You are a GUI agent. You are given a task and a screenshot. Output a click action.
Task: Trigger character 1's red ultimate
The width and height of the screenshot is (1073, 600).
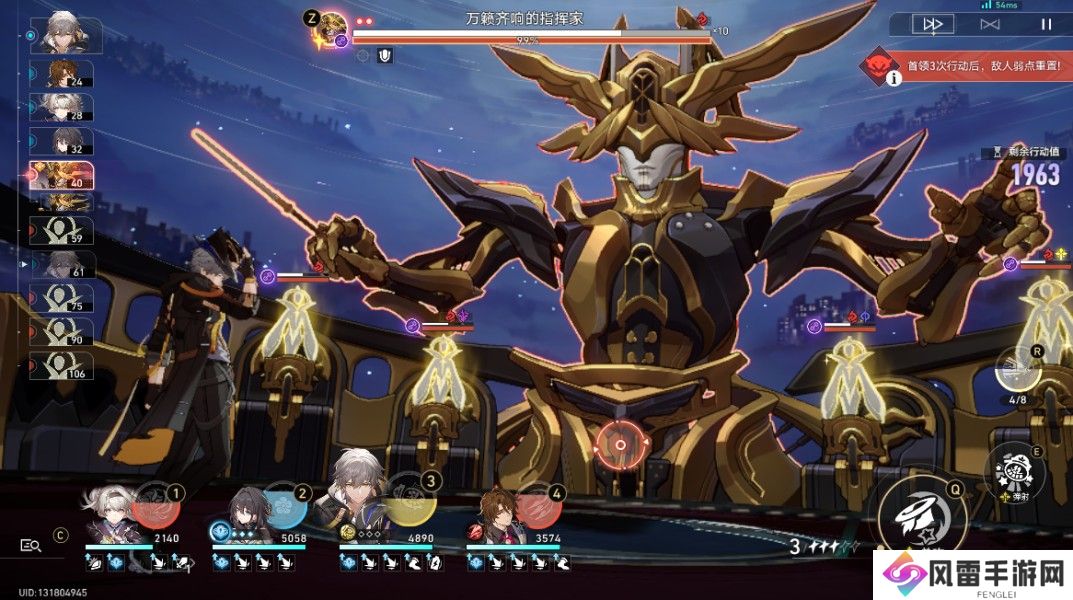point(157,506)
